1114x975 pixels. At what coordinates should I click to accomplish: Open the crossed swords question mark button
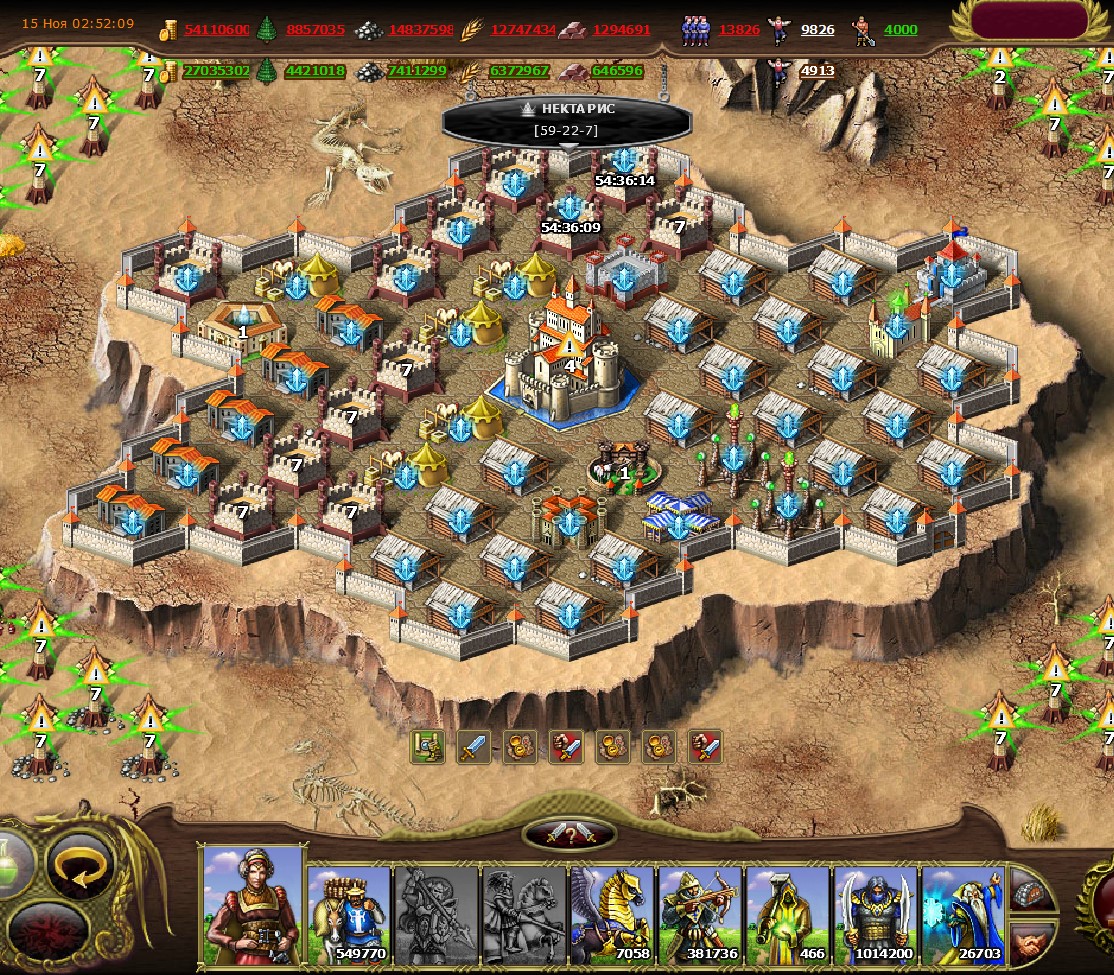point(569,834)
